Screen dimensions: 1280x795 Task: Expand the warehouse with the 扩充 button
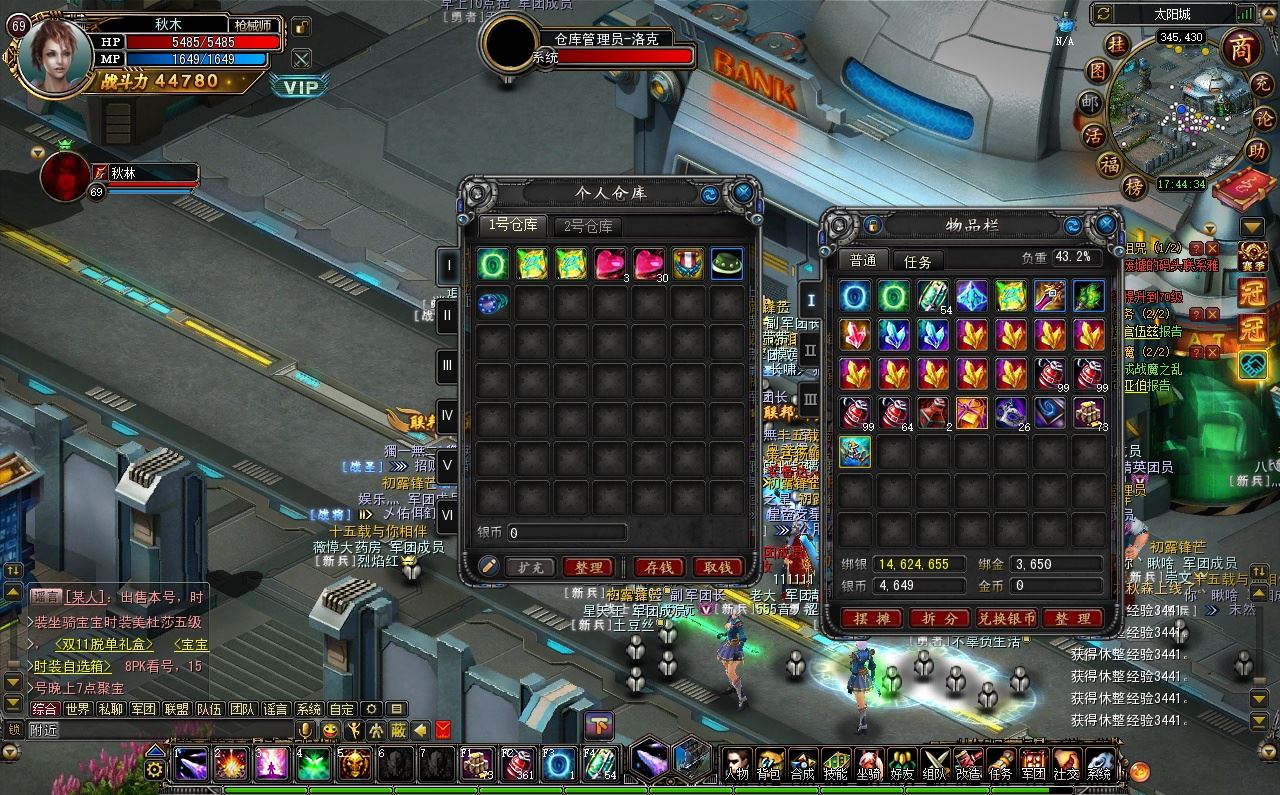529,567
